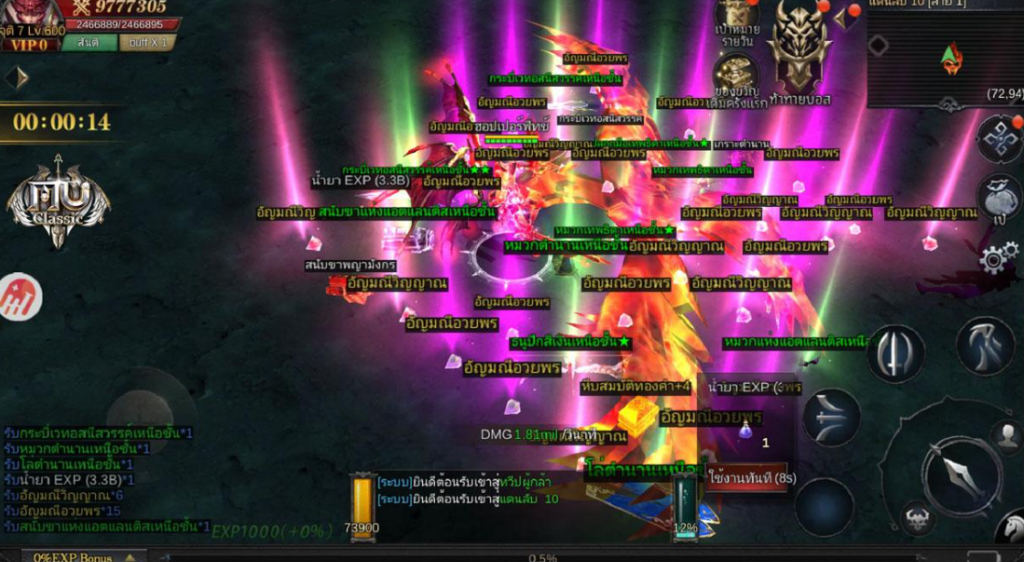Activate the curved slash skill
The height and width of the screenshot is (562, 1024).
point(985,346)
